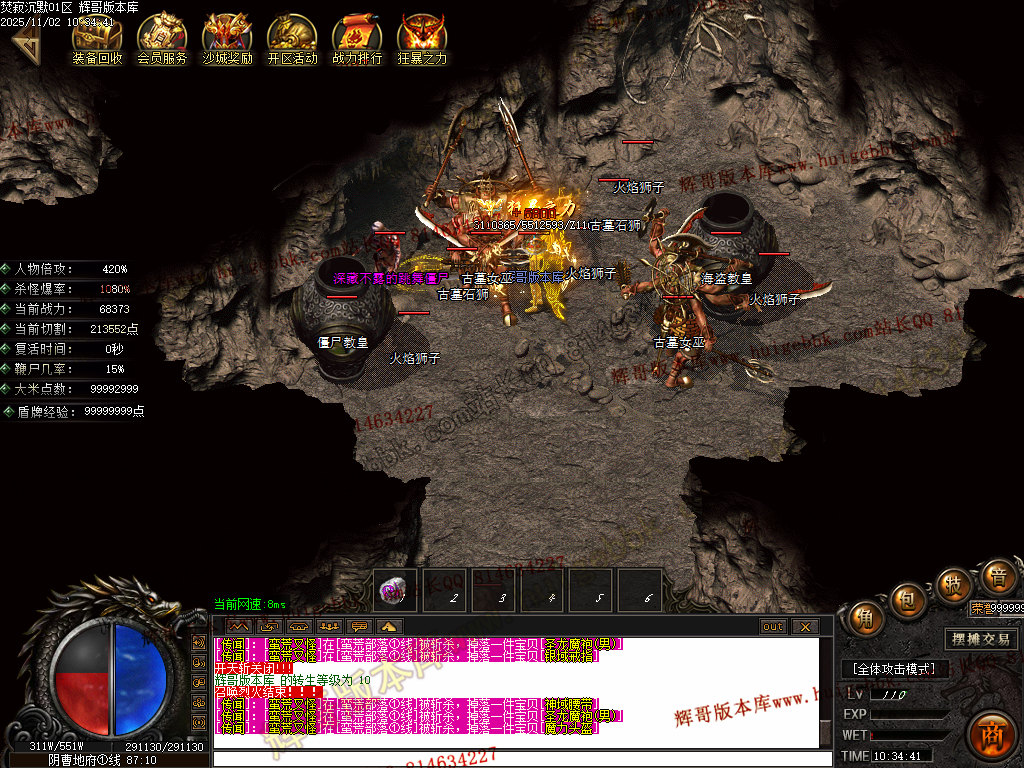The height and width of the screenshot is (768, 1024).
Task: Click the chat panel's out button
Action: (x=773, y=627)
